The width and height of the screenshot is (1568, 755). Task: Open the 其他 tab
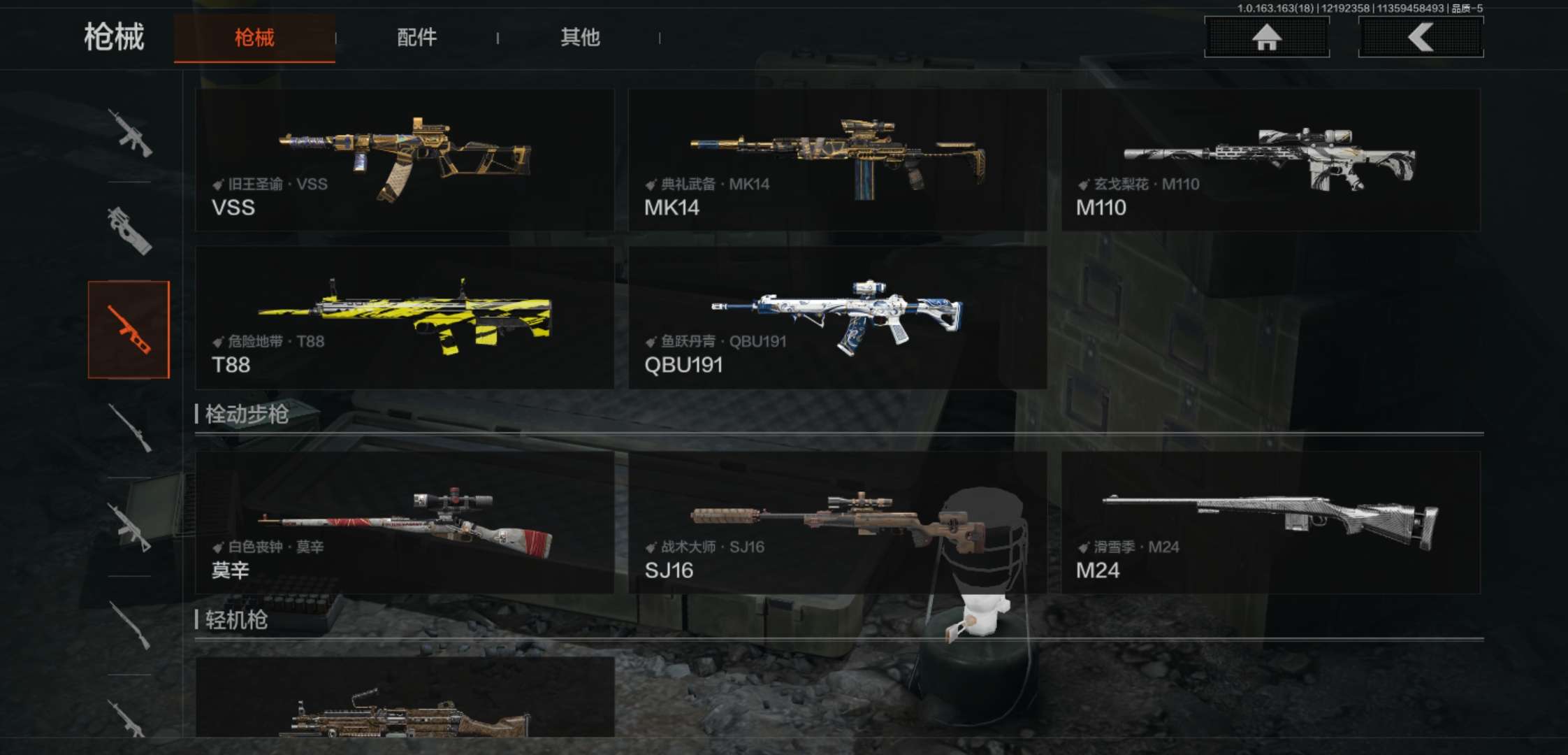coord(580,38)
